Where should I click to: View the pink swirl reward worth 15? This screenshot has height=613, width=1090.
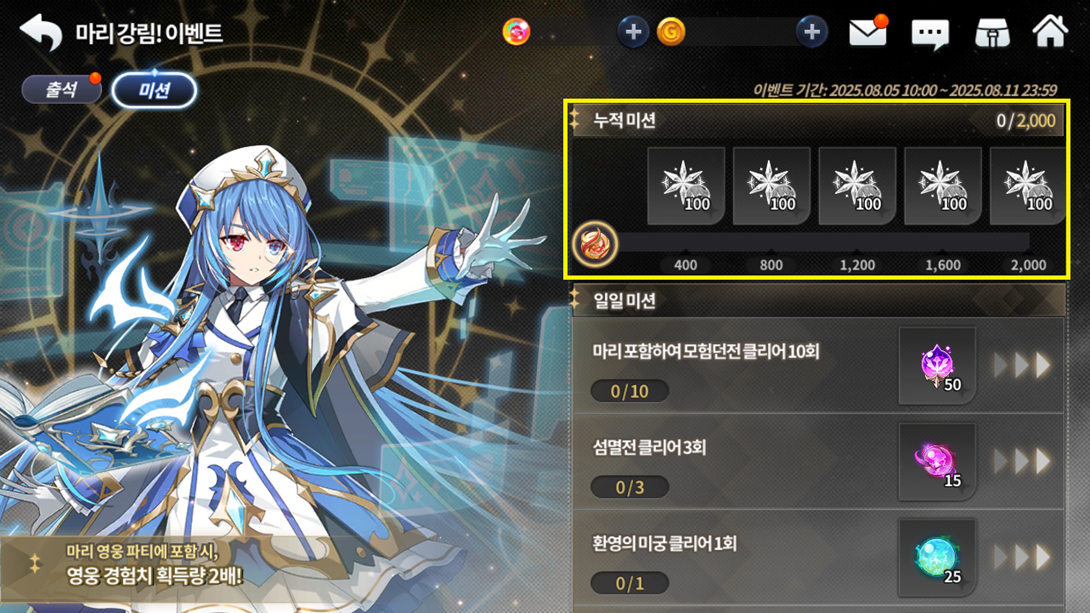tap(937, 462)
